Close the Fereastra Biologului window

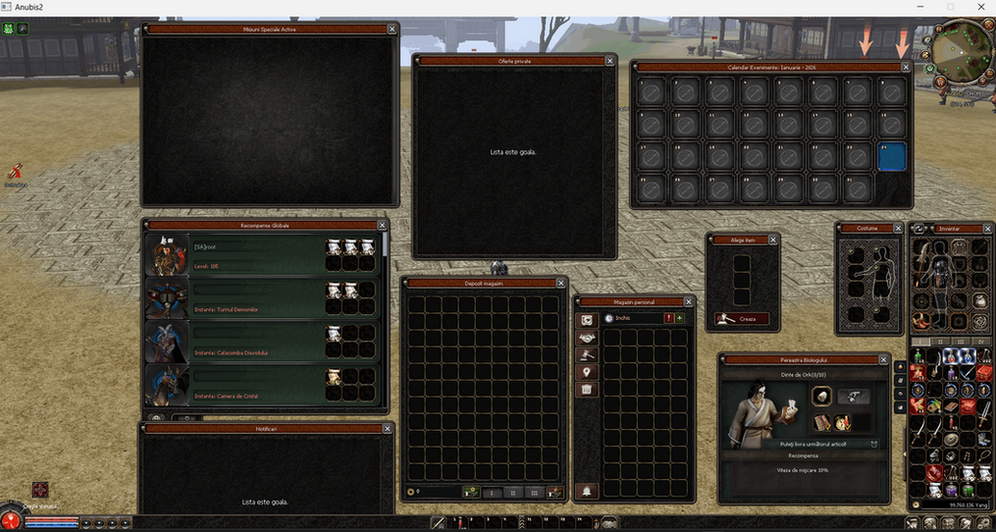pos(883,359)
